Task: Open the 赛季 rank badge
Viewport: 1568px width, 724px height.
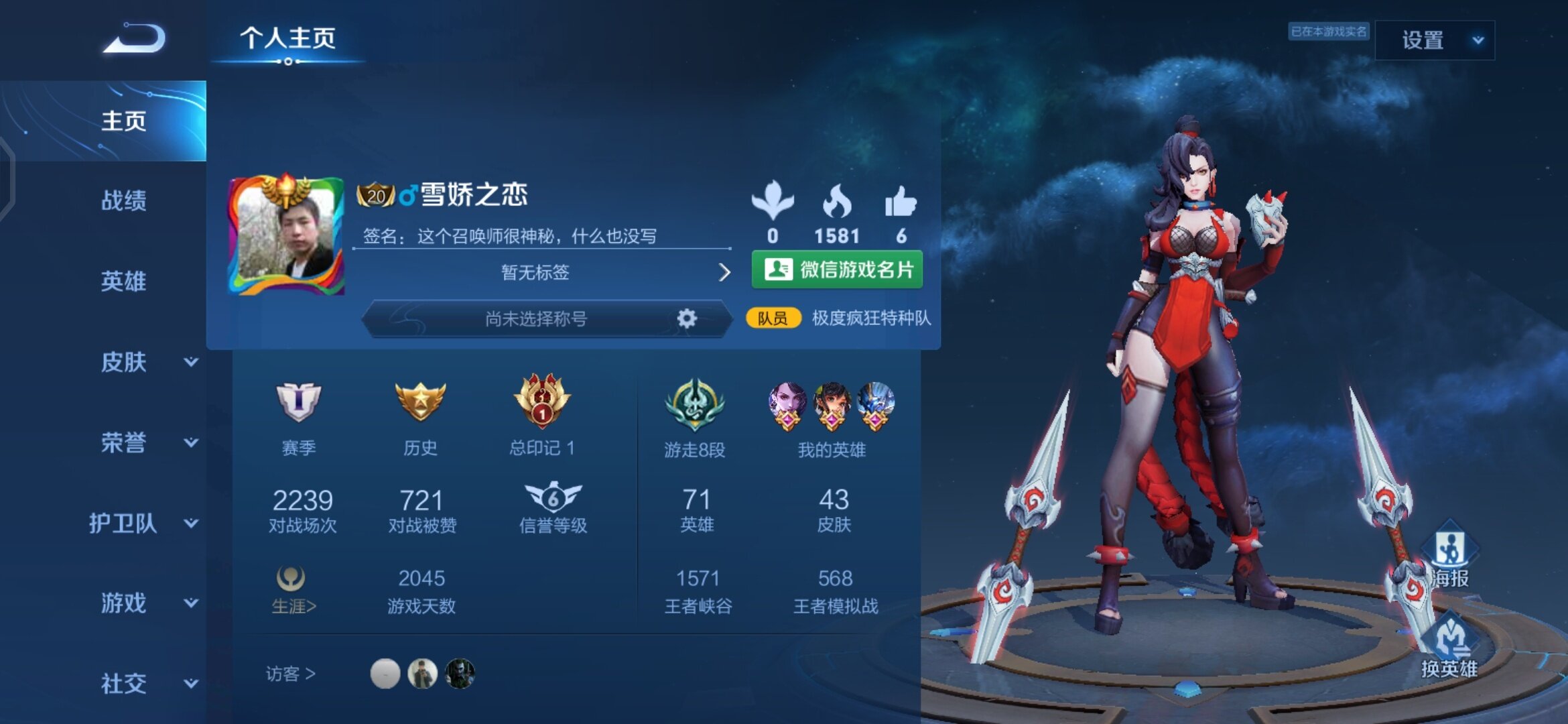Action: pos(299,402)
